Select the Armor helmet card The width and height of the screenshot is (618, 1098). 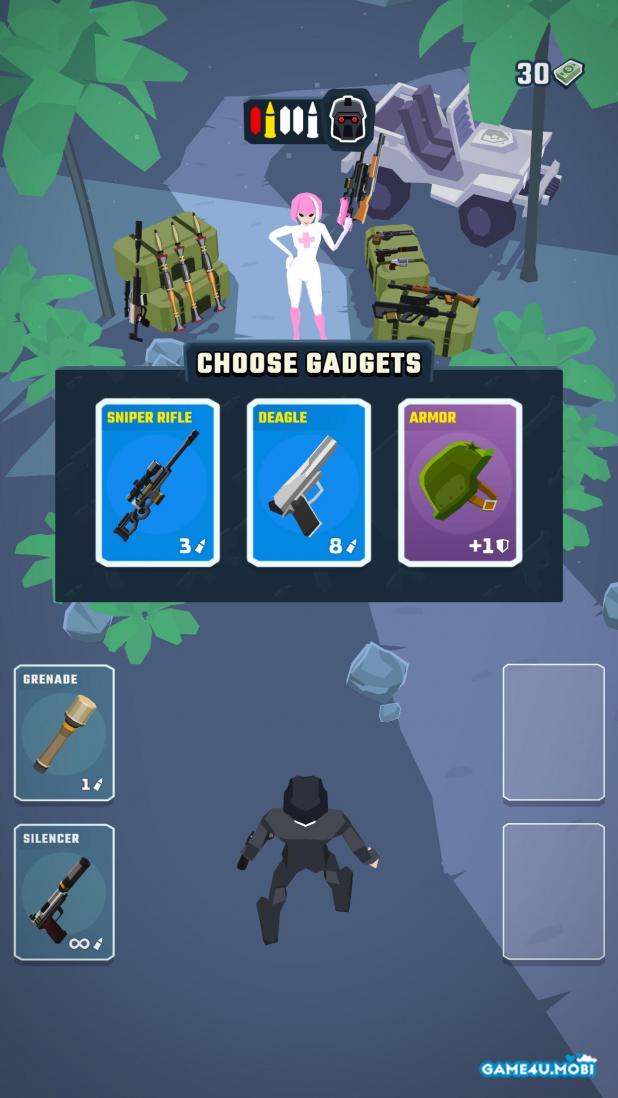[x=460, y=483]
